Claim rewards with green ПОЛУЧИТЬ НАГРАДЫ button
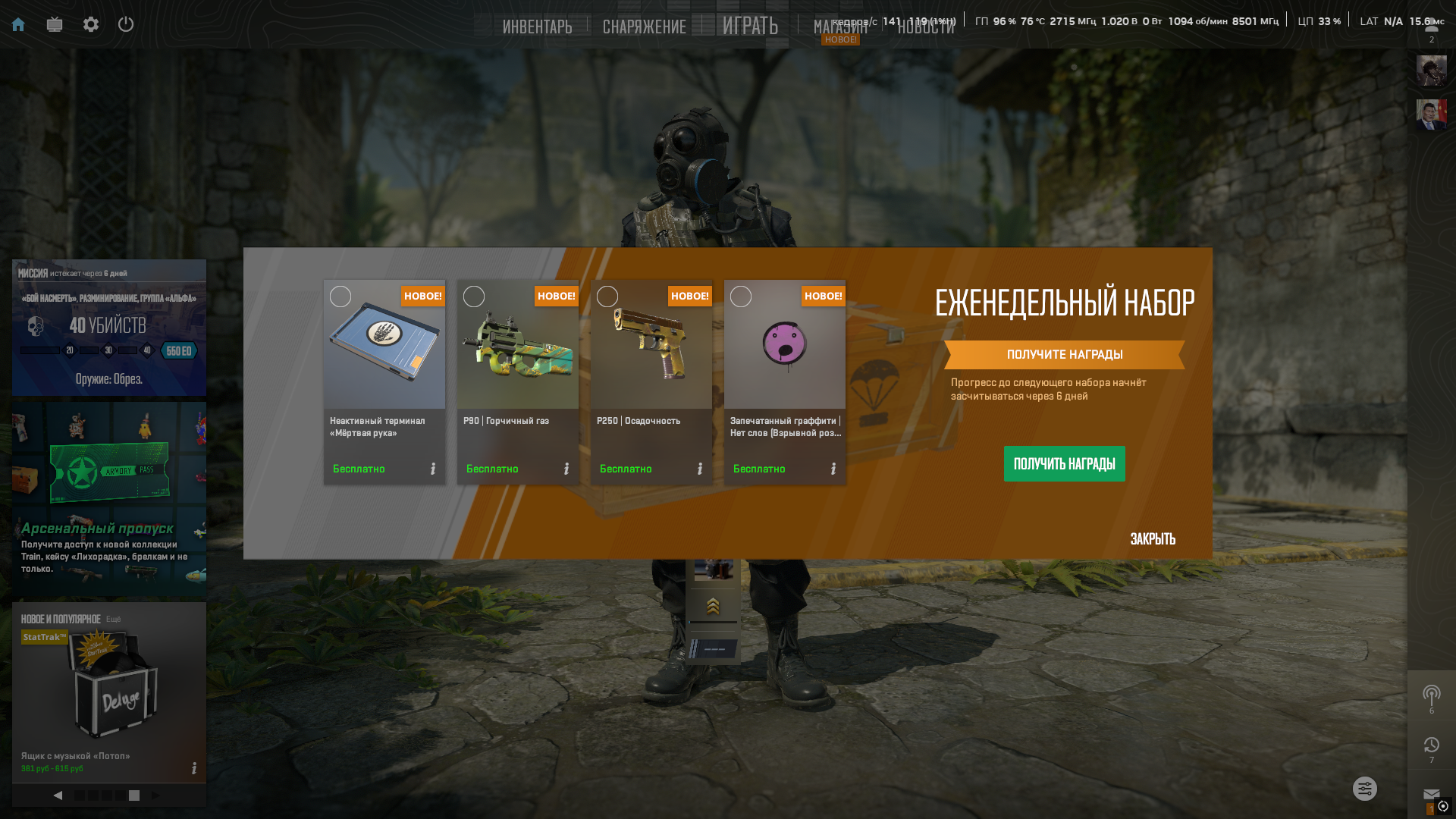Image resolution: width=1456 pixels, height=819 pixels. (x=1064, y=463)
